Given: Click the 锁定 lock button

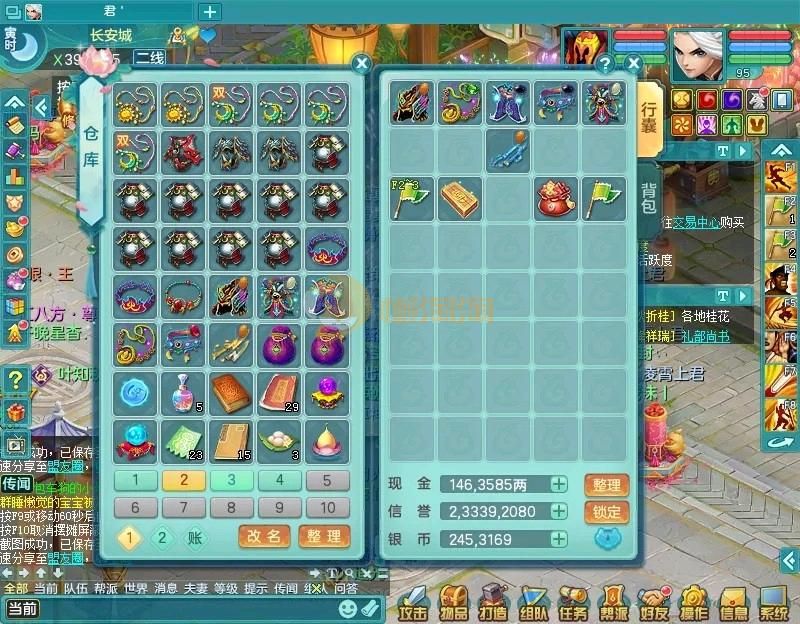Looking at the screenshot, I should tap(607, 512).
